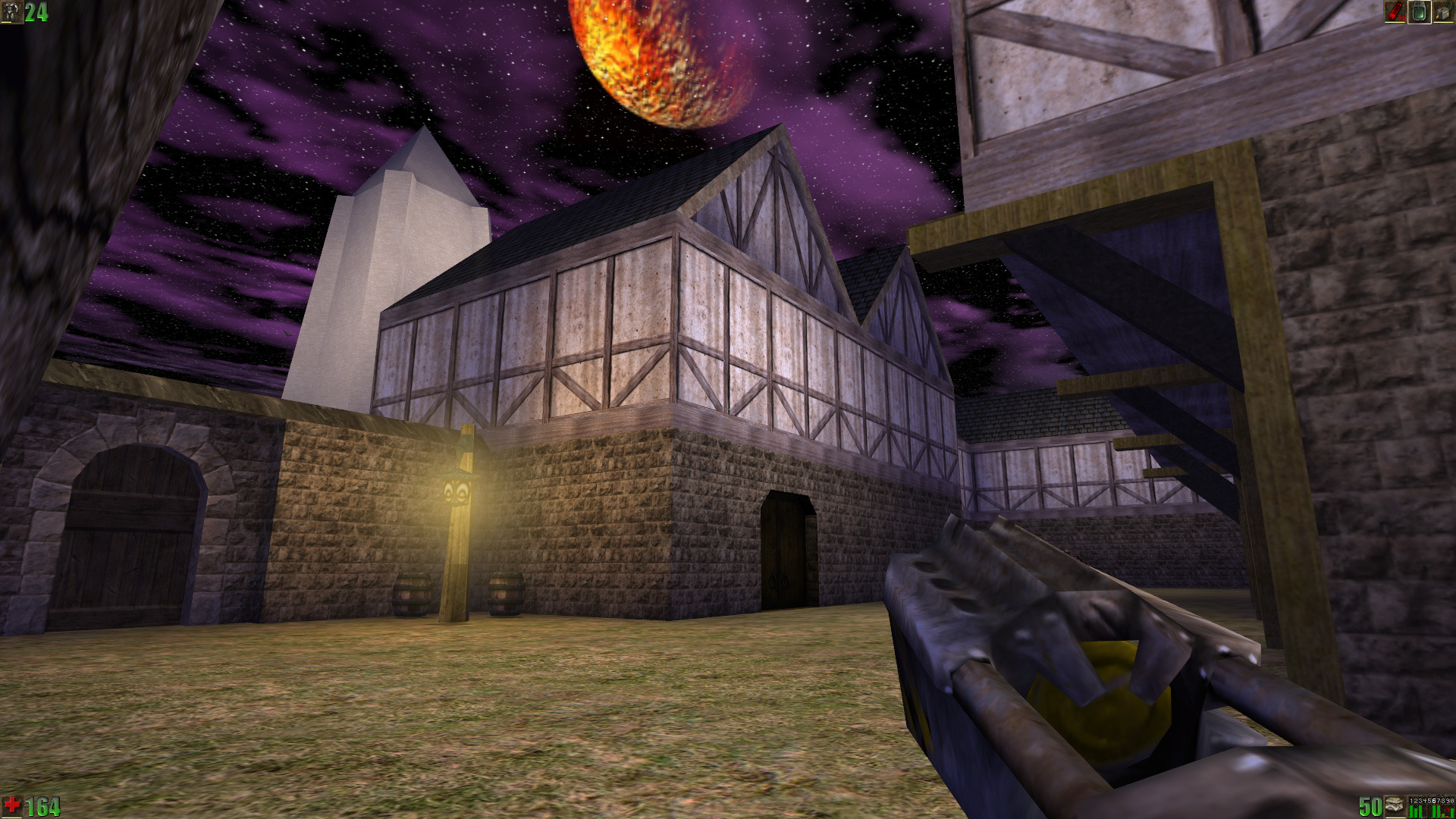Choose the highlighted green canister inventory item

(x=1419, y=11)
